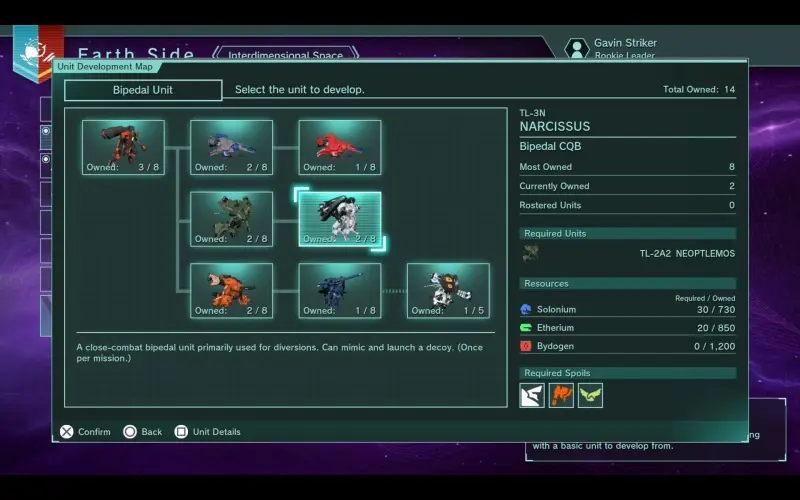Click the white required spoil icon
Viewport: 800px width, 500px height.
(x=532, y=396)
